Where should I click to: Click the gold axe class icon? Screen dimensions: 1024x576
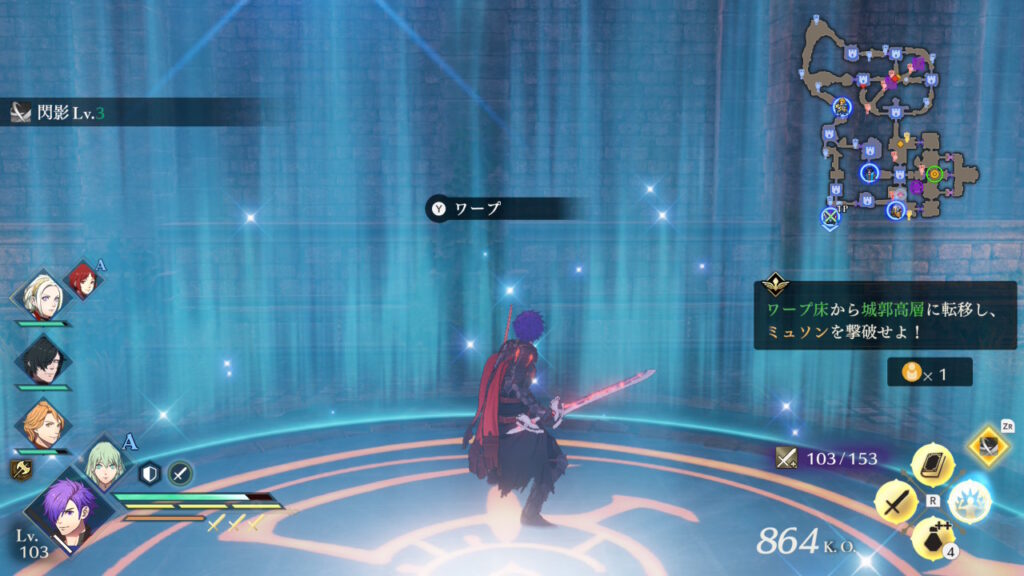click(20, 470)
